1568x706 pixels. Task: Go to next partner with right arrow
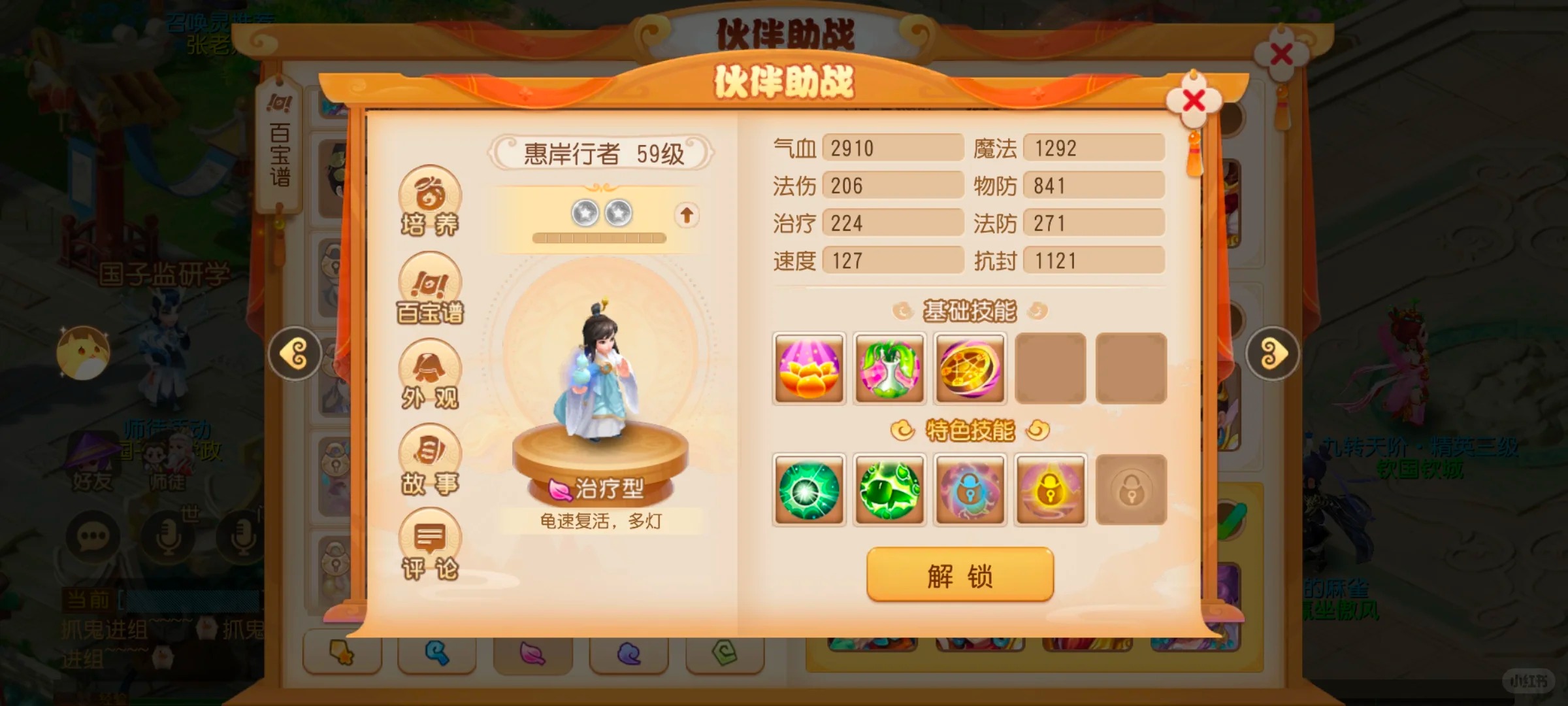(1272, 354)
